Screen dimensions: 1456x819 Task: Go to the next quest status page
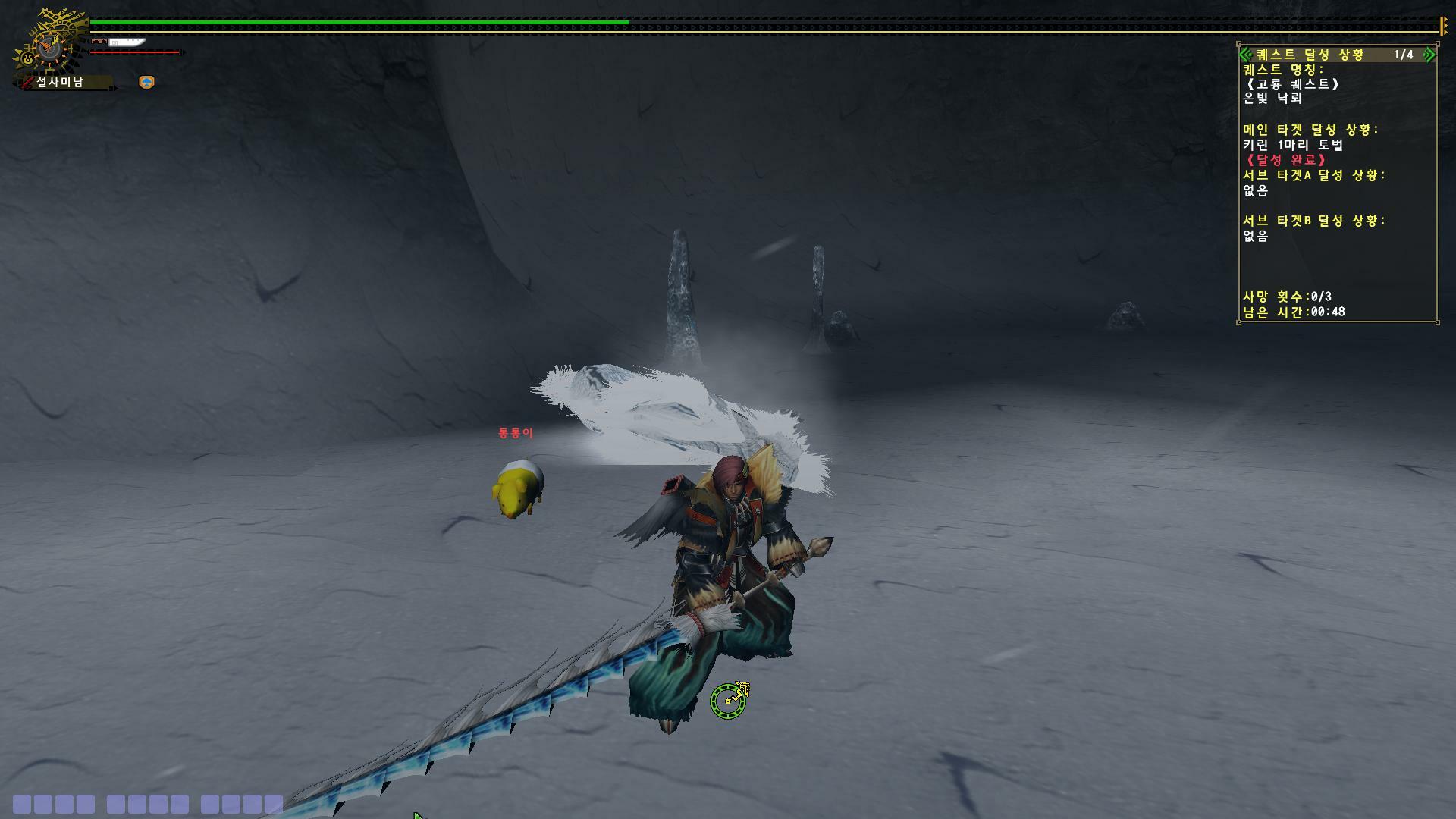(x=1429, y=55)
